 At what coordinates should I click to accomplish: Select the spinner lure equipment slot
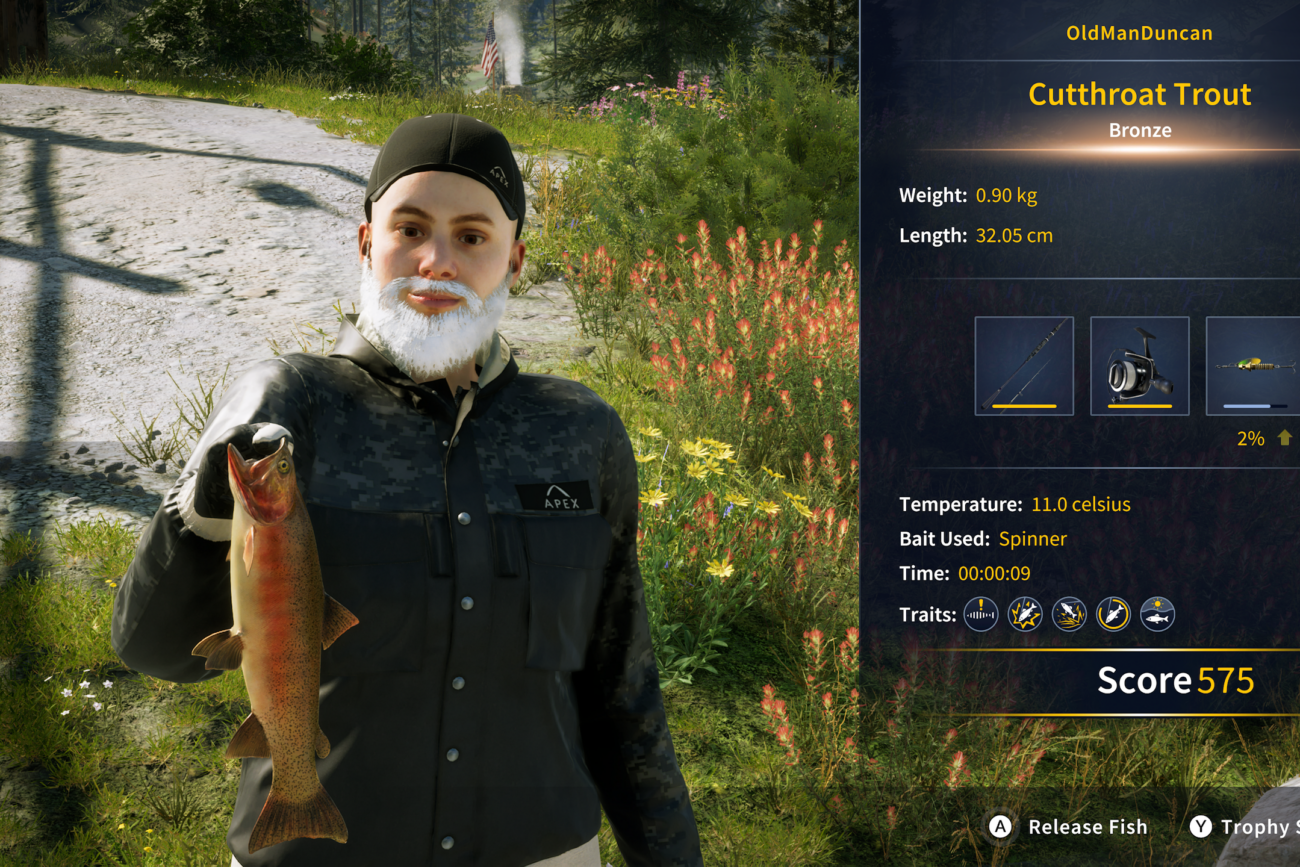(1254, 366)
